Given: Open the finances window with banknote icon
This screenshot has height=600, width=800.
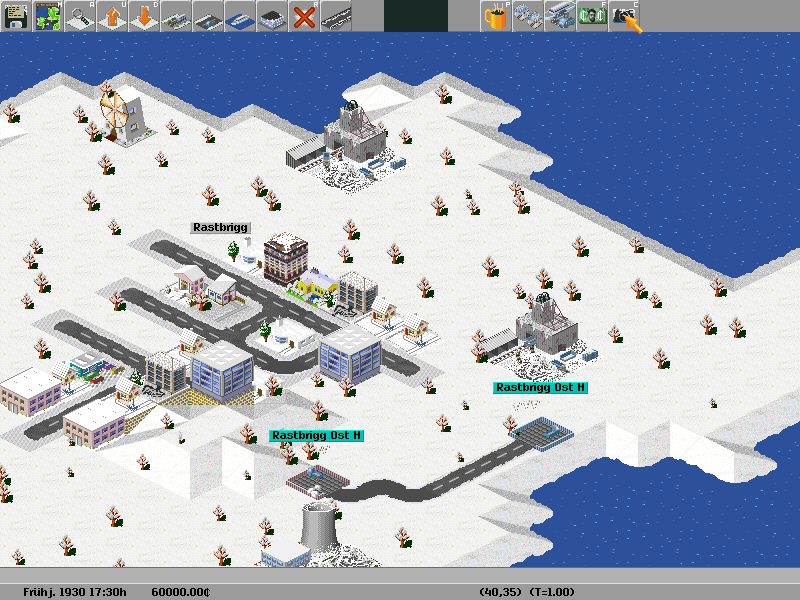Looking at the screenshot, I should click(592, 16).
